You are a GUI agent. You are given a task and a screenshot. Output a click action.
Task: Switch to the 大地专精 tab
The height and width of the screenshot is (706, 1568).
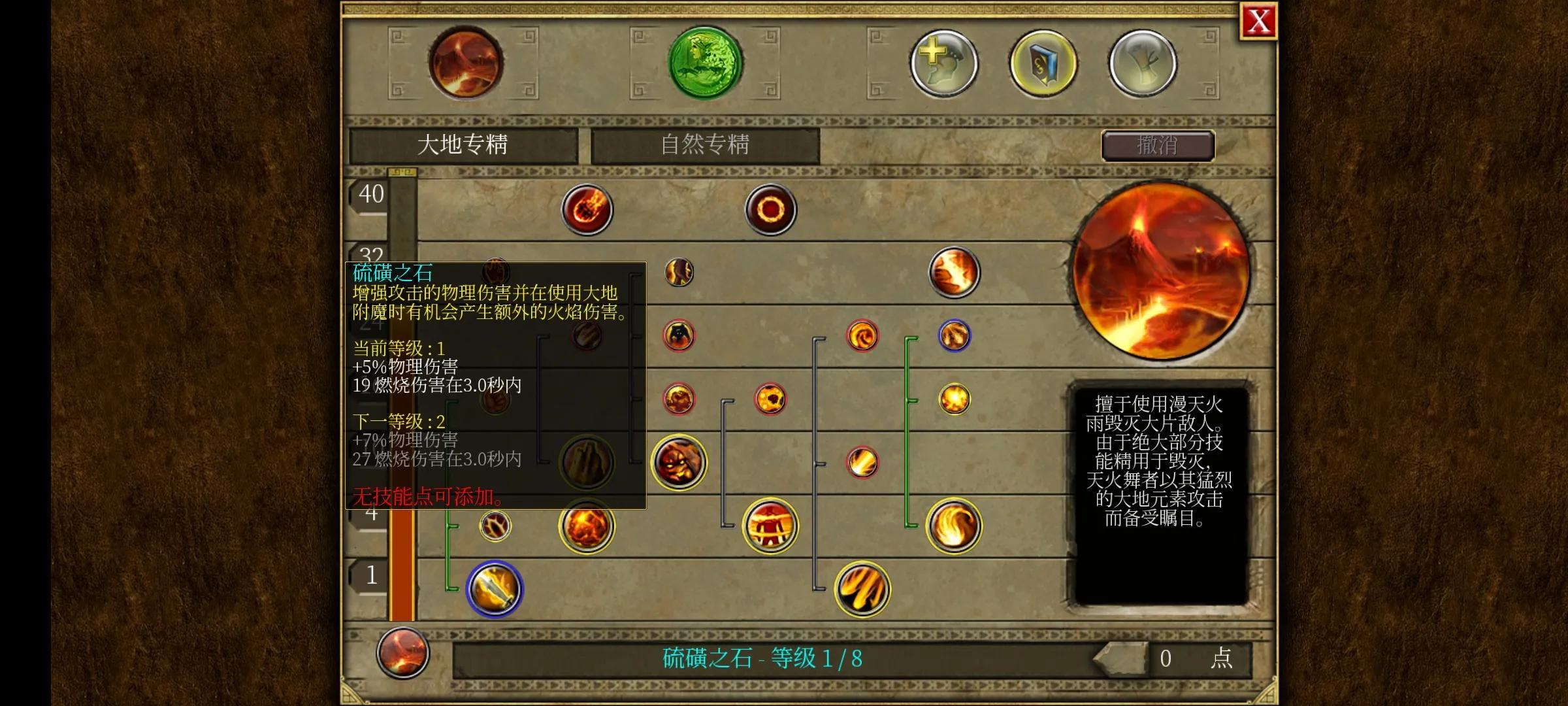[x=465, y=144]
